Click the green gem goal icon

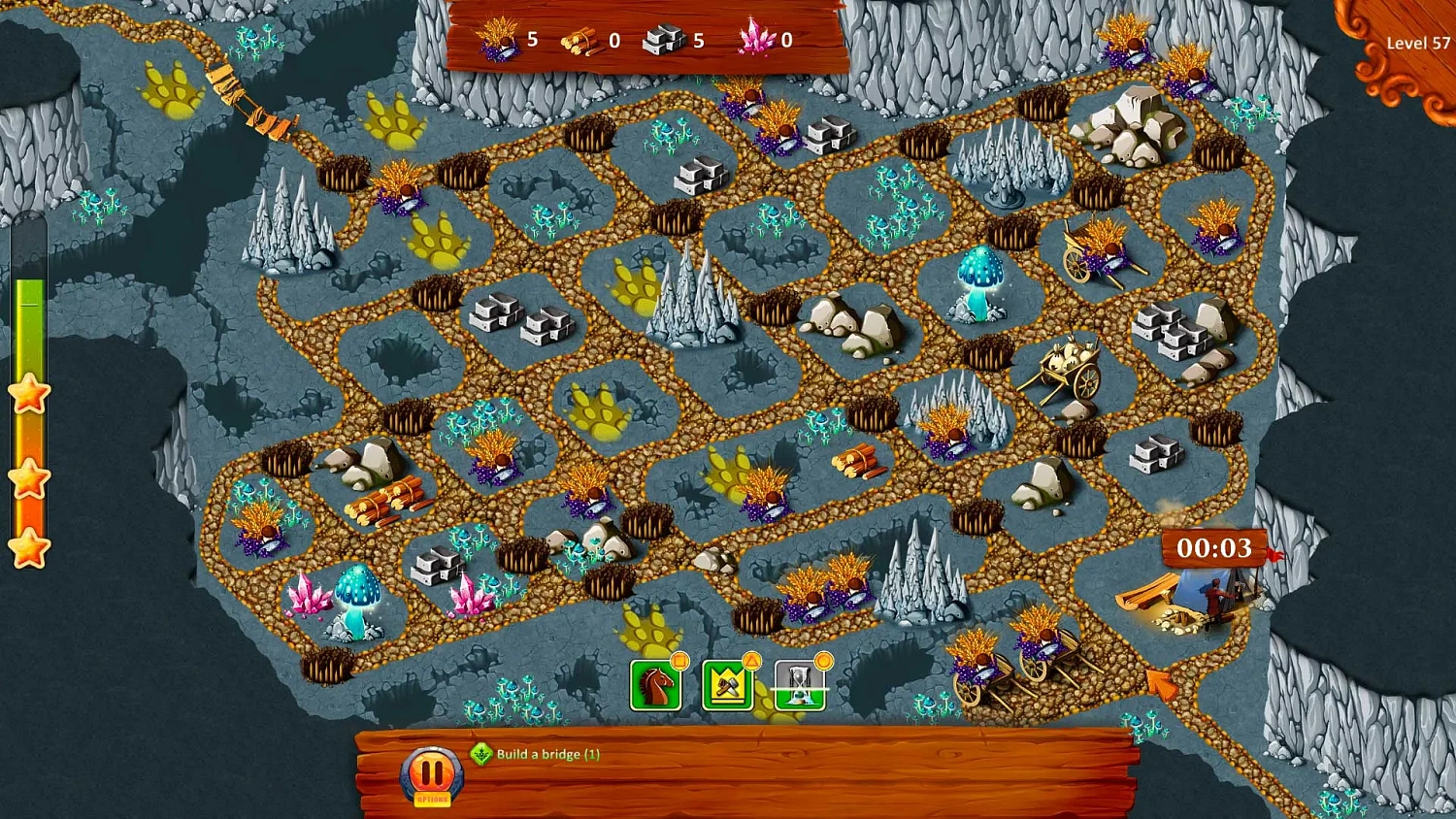480,754
